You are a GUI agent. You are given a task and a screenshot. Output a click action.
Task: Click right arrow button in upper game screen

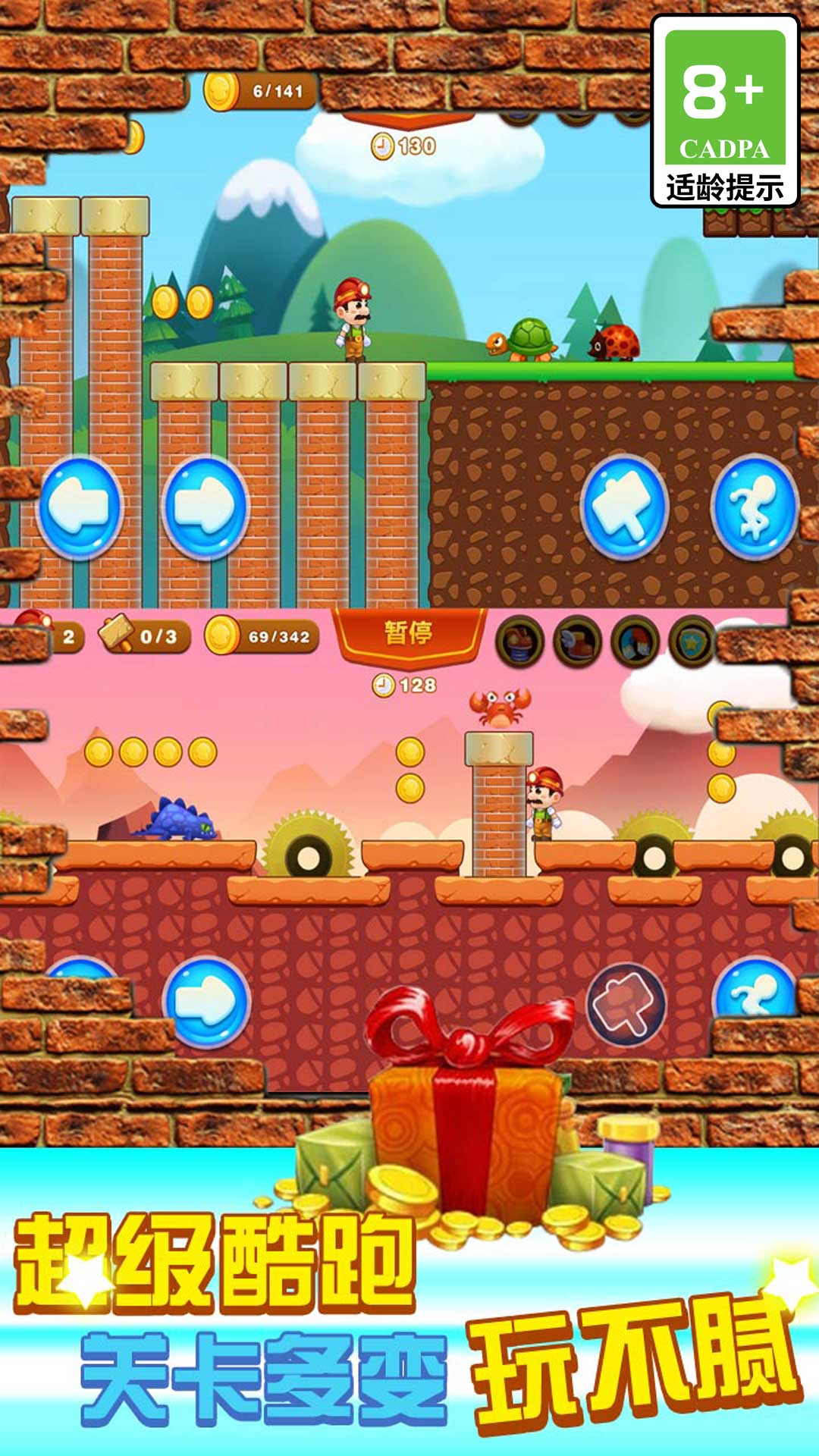click(x=205, y=507)
